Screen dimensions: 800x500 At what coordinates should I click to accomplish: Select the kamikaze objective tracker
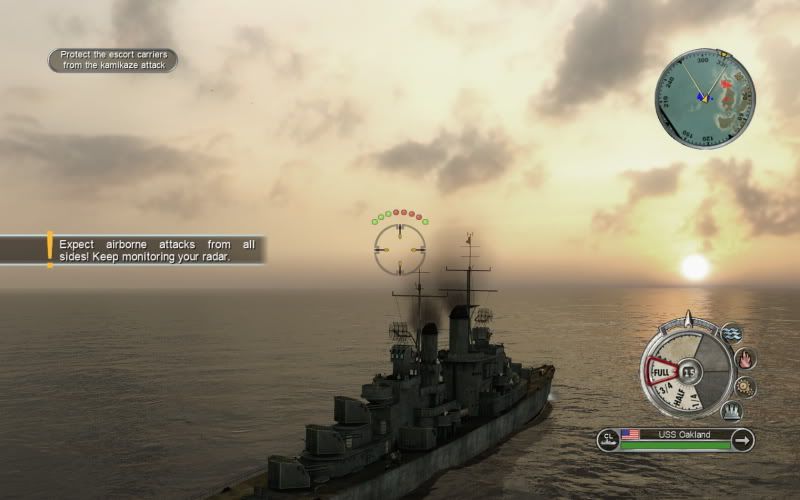112,60
